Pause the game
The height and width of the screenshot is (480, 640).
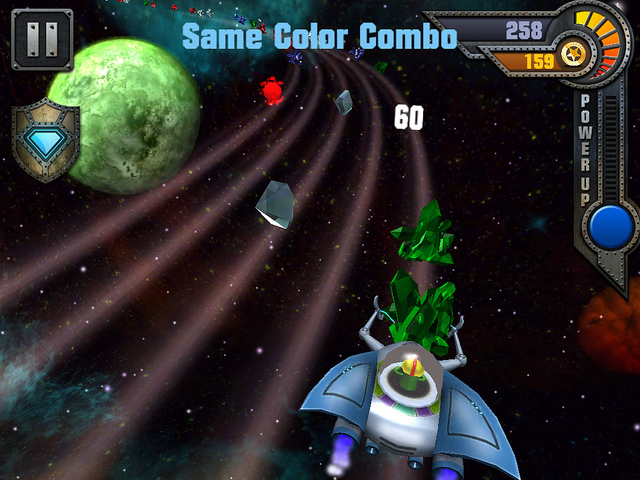[41, 41]
